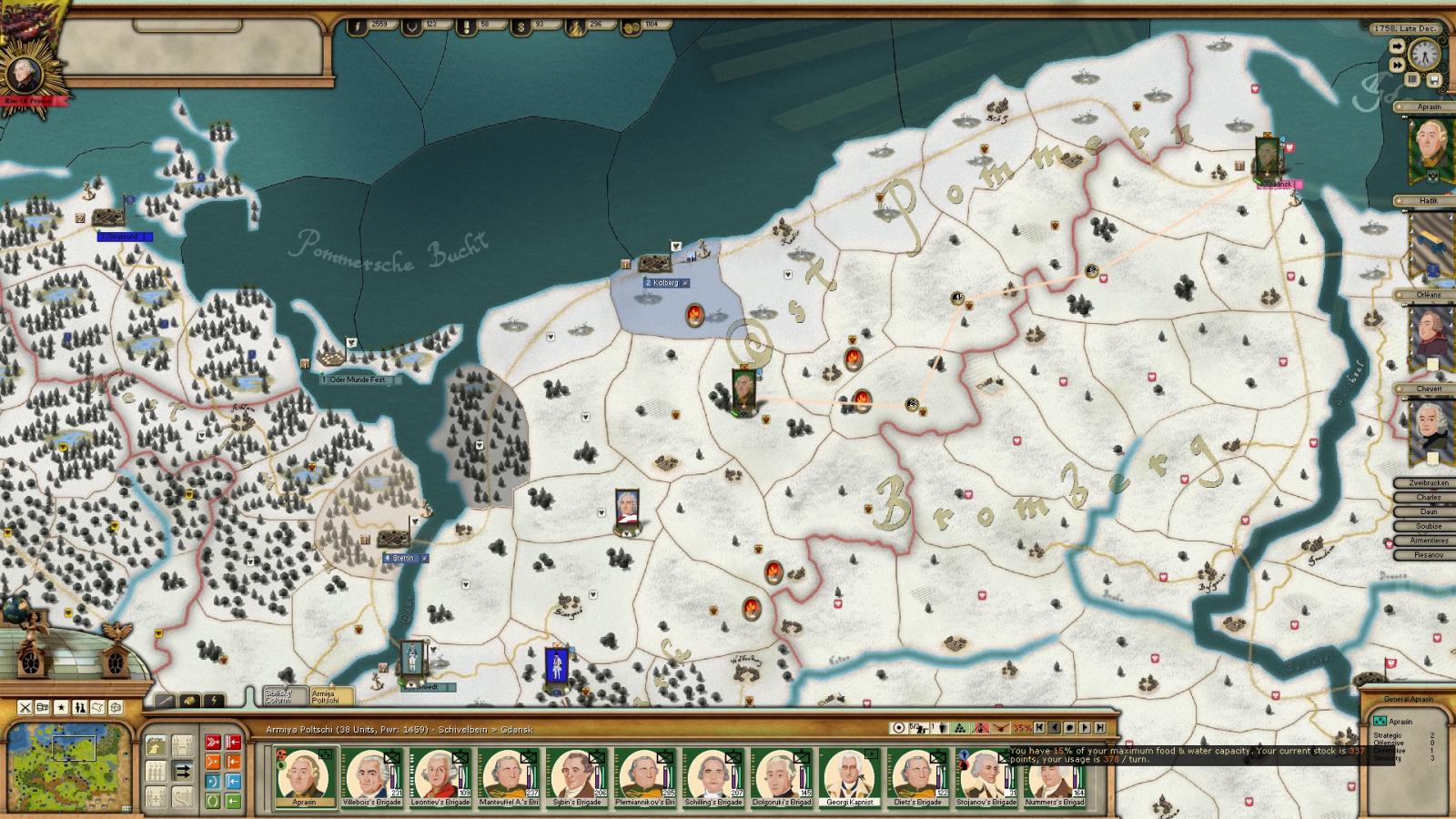This screenshot has height=819, width=1456.
Task: Click the clock to end turn
Action: [1424, 56]
